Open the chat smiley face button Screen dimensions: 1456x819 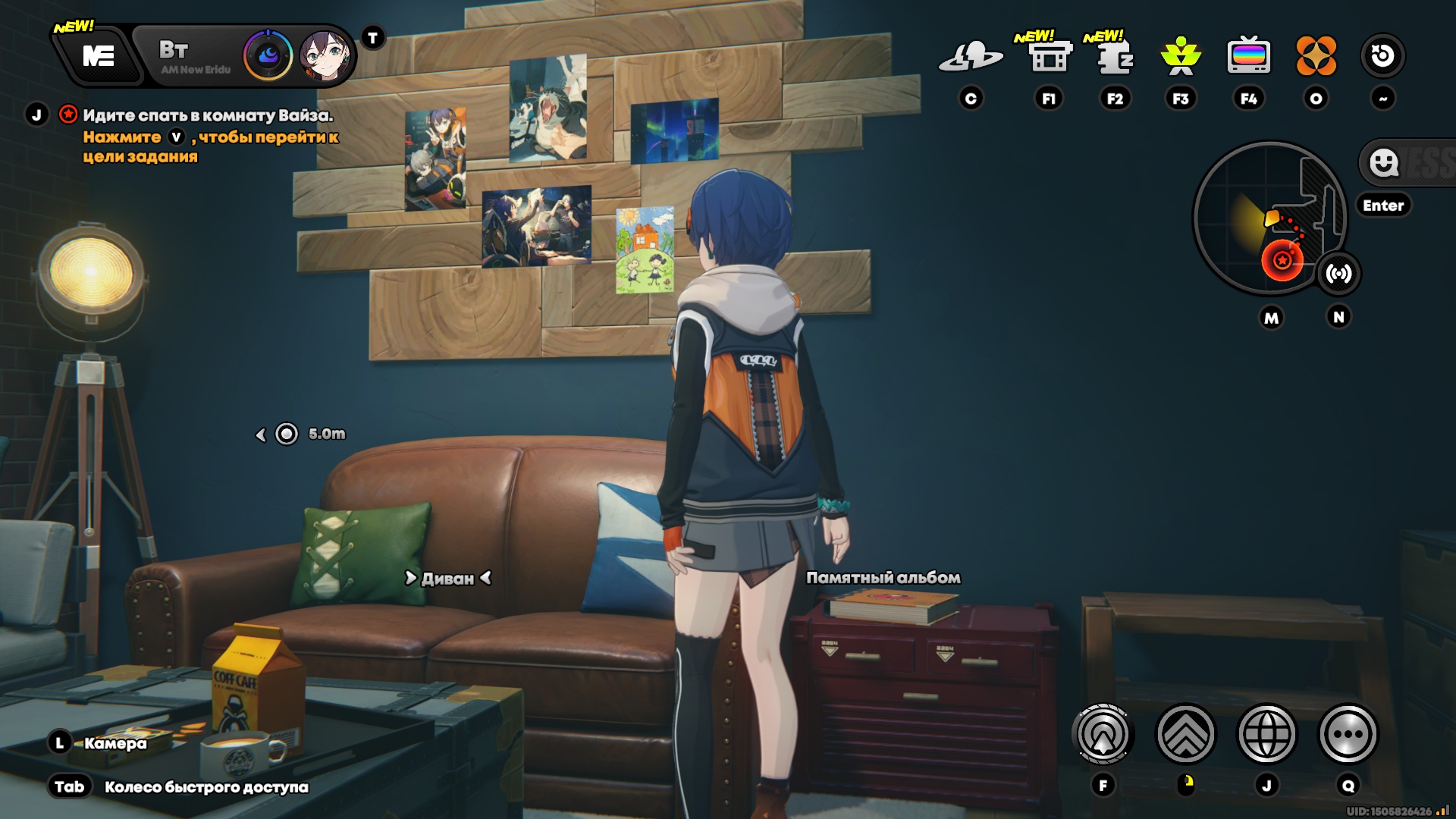(x=1384, y=162)
